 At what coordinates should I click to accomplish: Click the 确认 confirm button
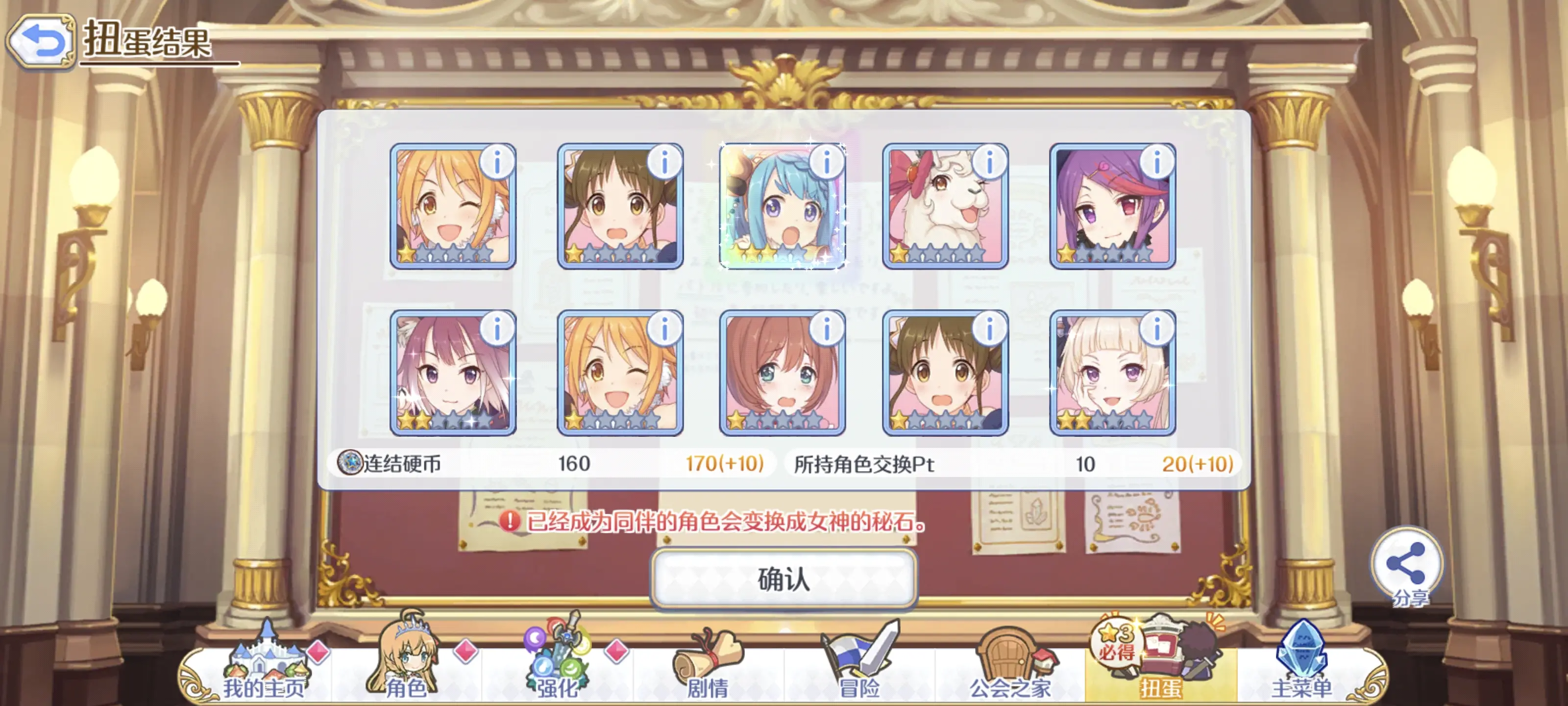[784, 579]
